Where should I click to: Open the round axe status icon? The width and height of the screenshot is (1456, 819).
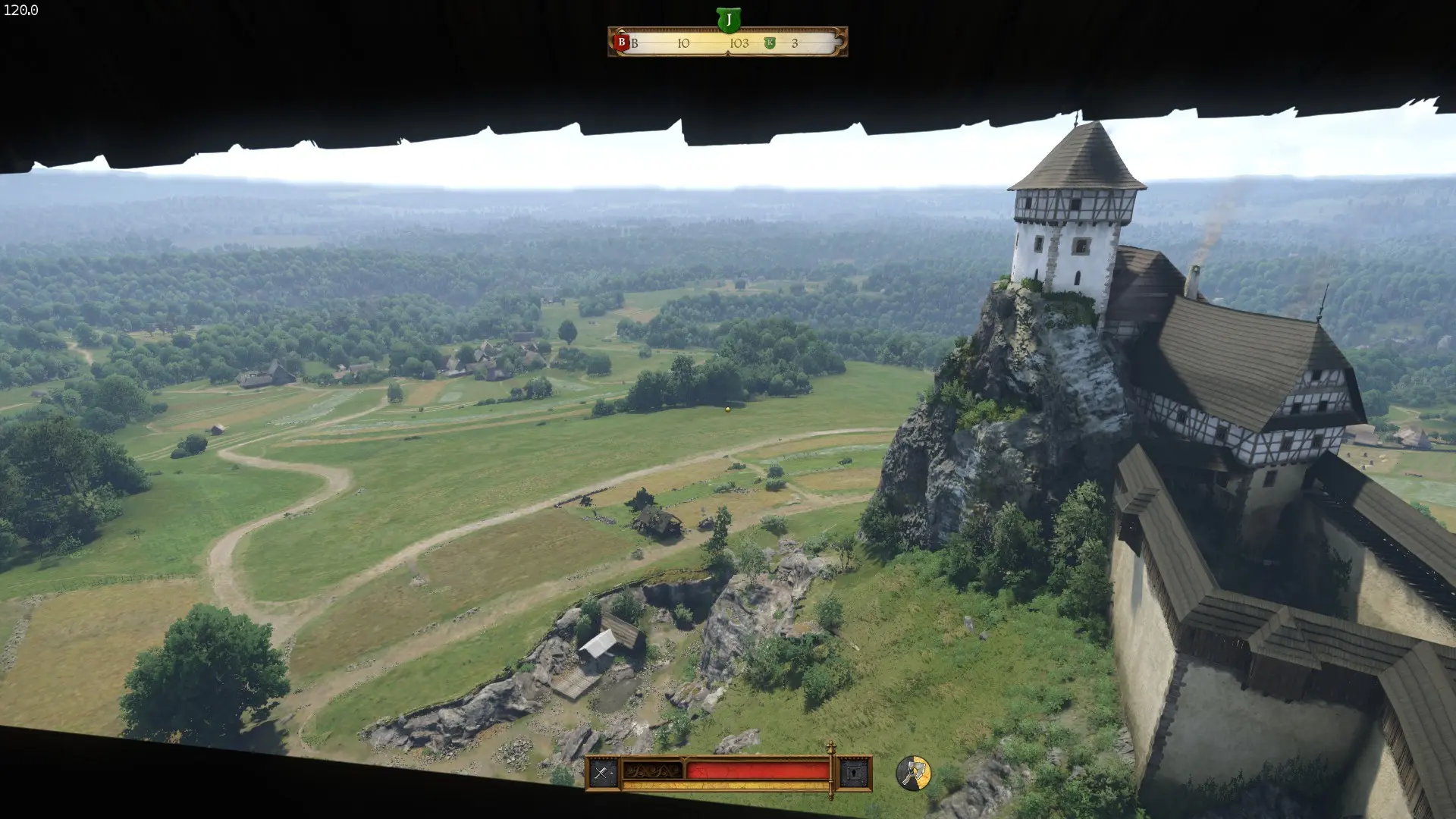click(913, 773)
